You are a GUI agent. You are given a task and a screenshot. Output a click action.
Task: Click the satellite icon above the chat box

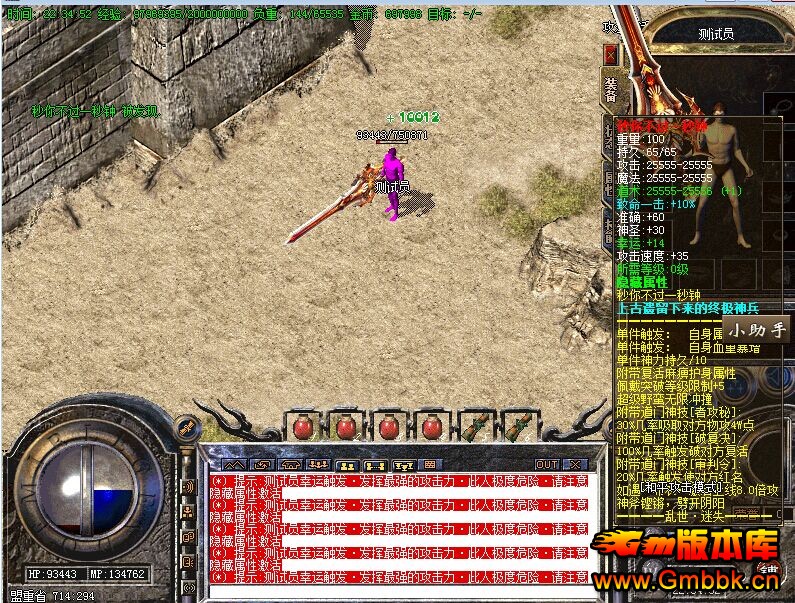click(186, 428)
